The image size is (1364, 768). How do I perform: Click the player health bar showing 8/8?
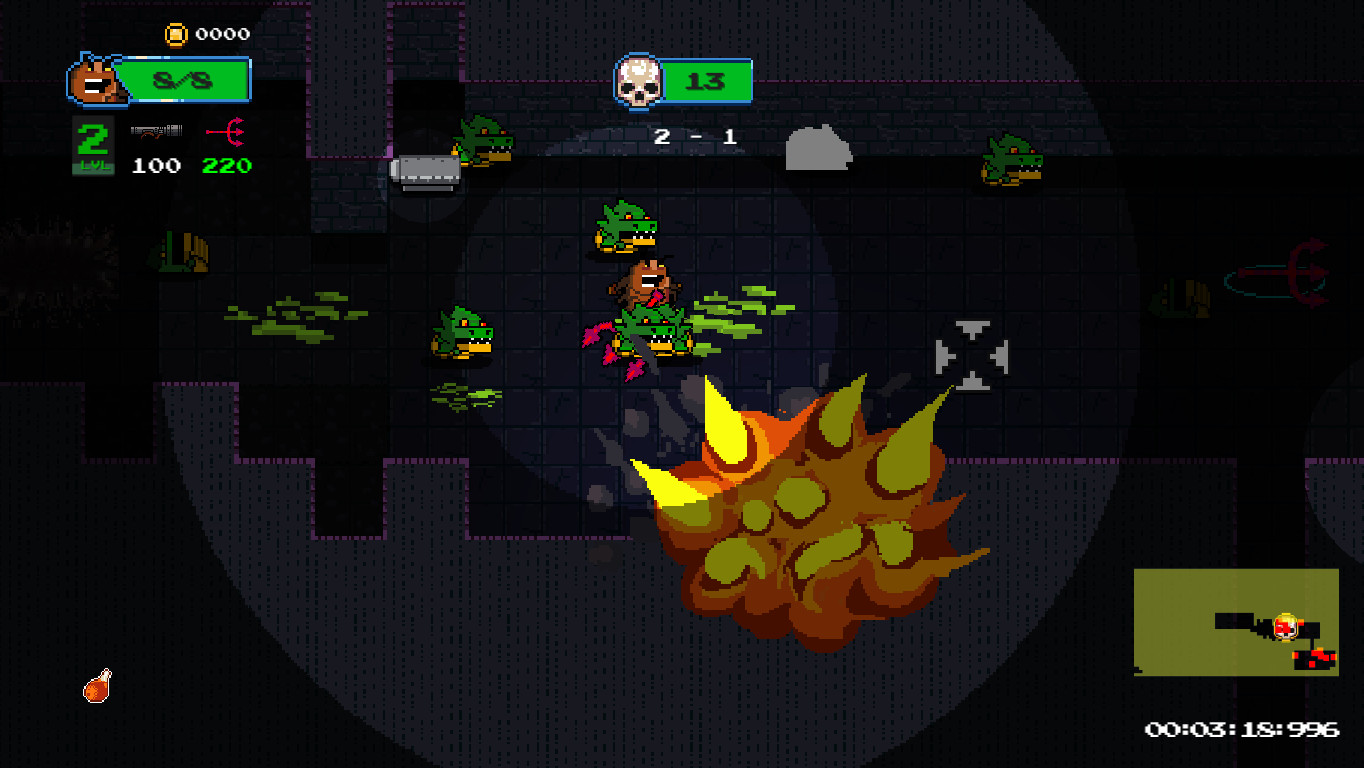(x=184, y=81)
